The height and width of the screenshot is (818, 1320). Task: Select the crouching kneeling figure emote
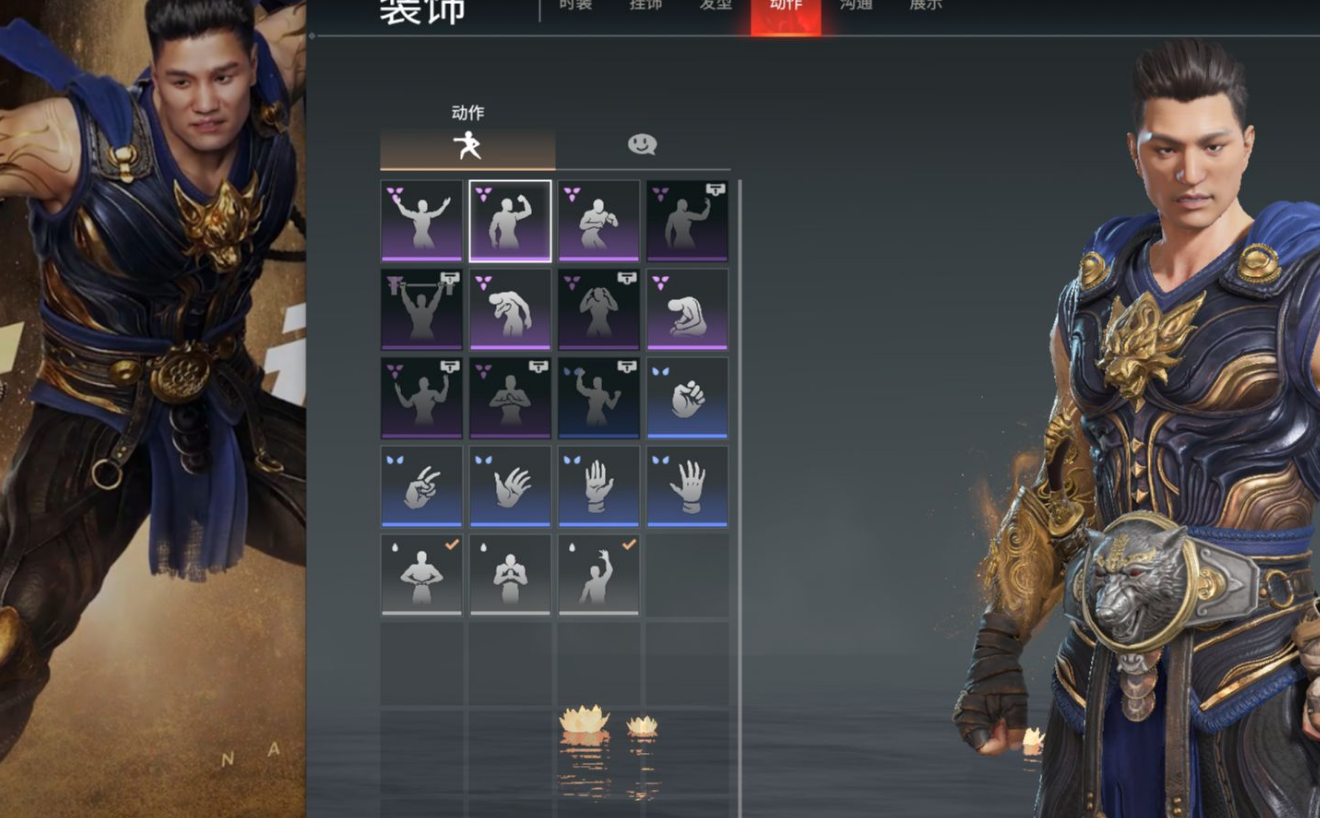687,309
